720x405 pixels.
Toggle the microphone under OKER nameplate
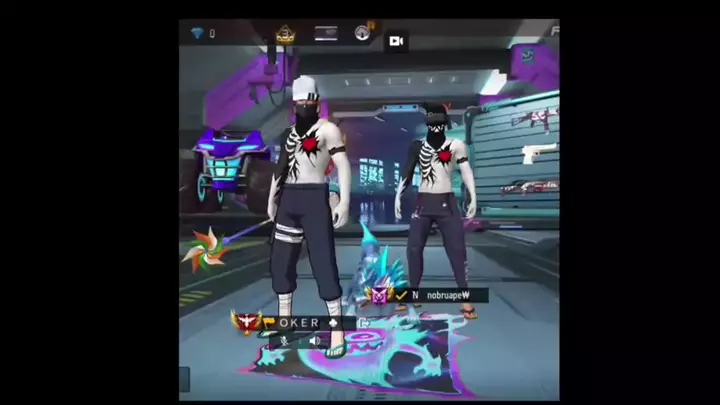click(x=285, y=341)
